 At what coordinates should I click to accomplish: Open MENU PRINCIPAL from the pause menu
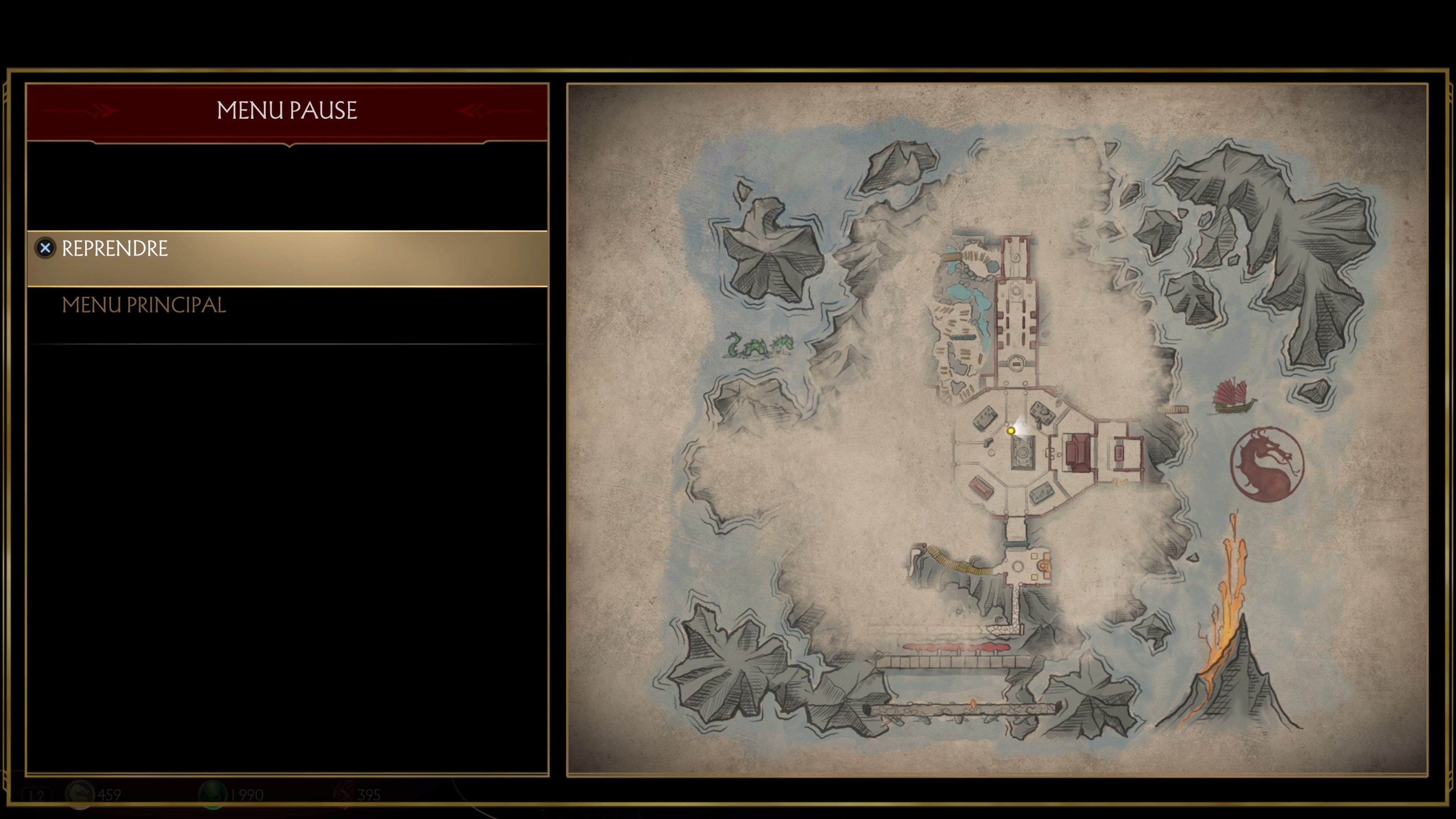click(144, 305)
